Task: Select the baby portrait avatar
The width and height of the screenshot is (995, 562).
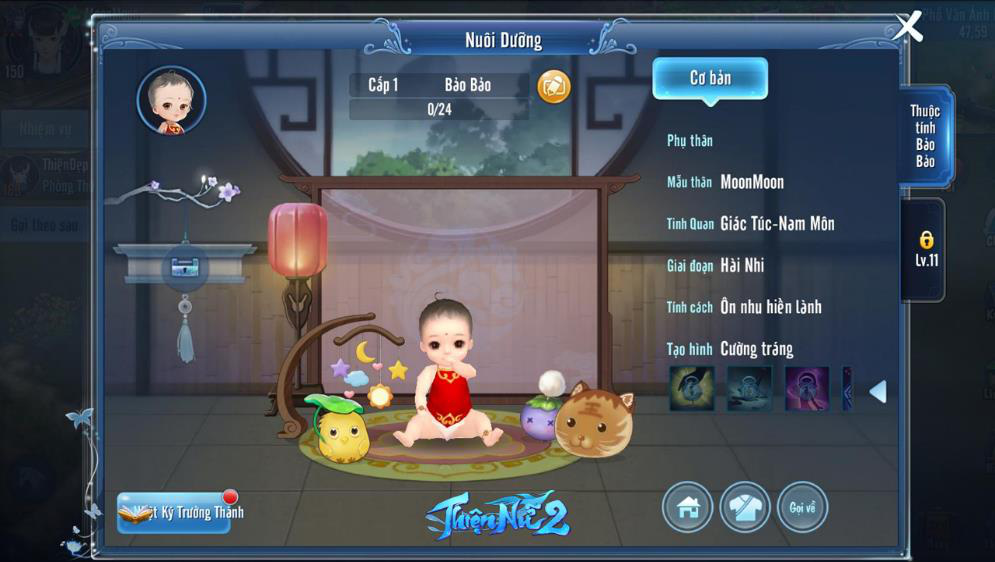Action: [171, 101]
